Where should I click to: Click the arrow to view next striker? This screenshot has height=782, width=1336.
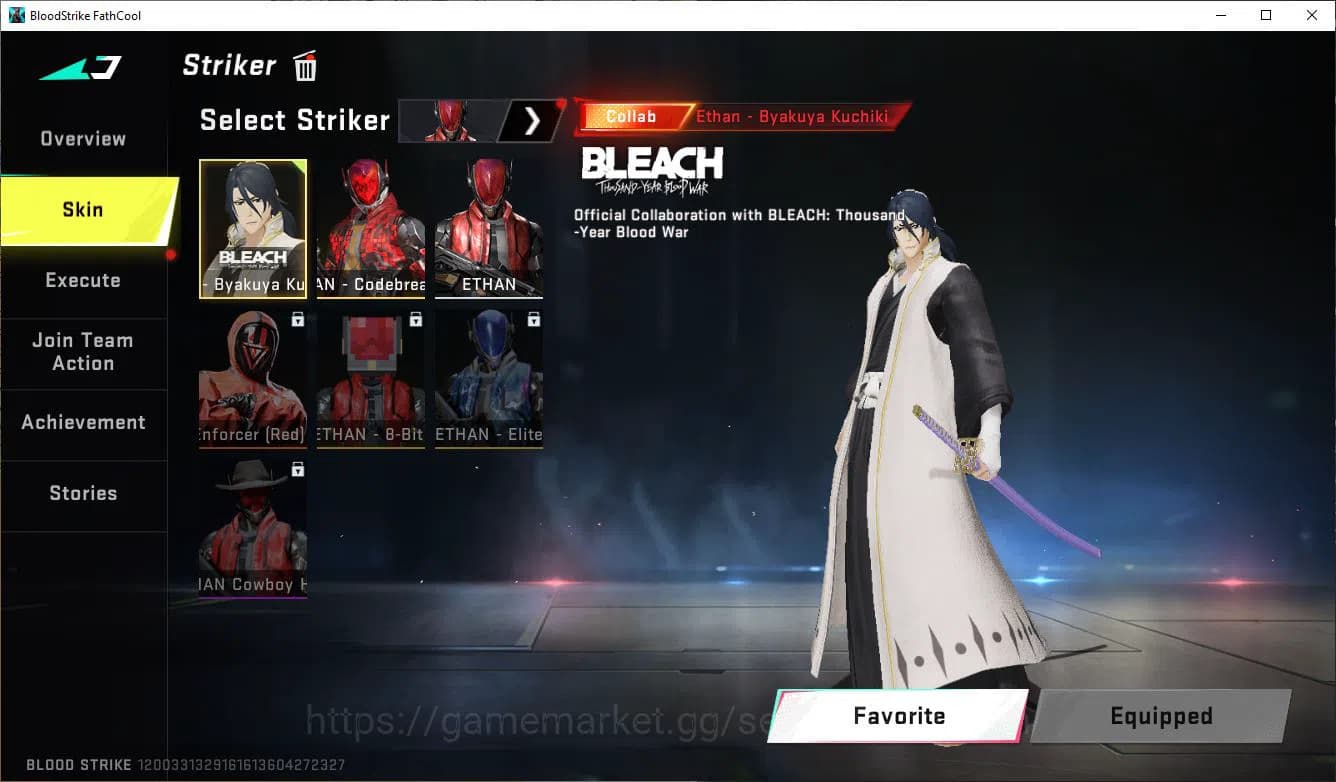tap(533, 120)
